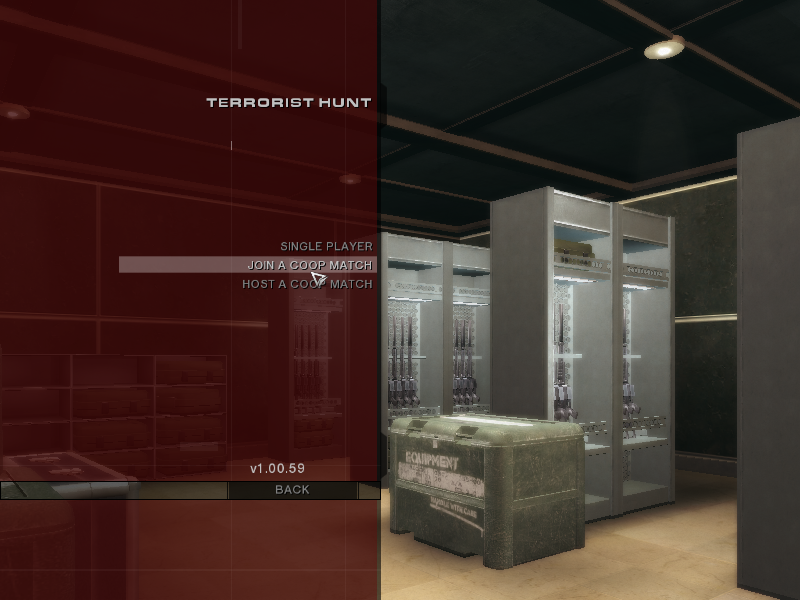Viewport: 800px width, 600px height.
Task: Go back with the Back button
Action: (292, 490)
